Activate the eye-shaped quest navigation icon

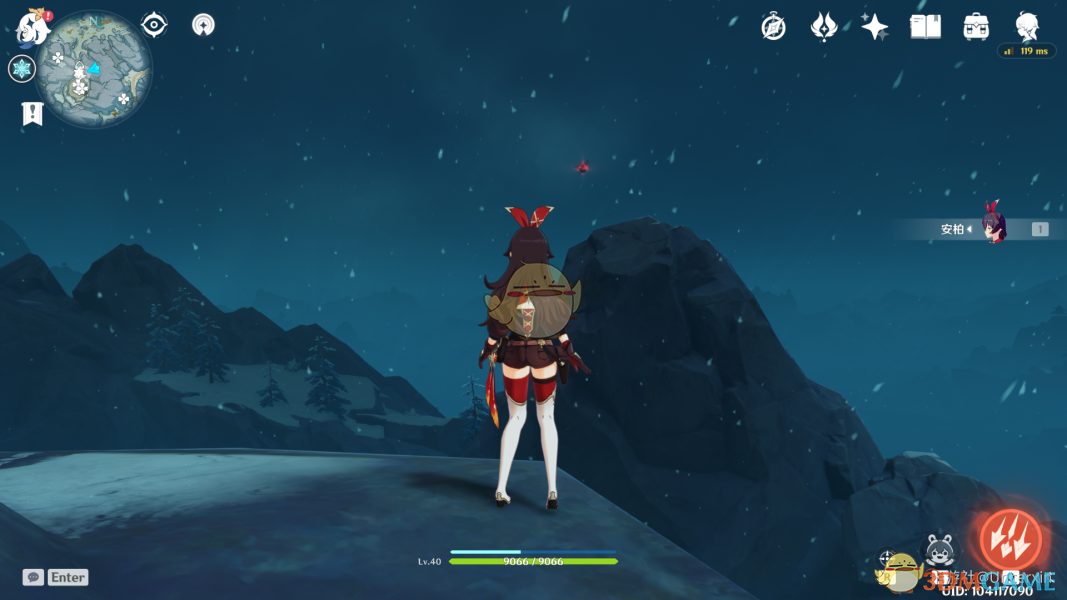[154, 24]
